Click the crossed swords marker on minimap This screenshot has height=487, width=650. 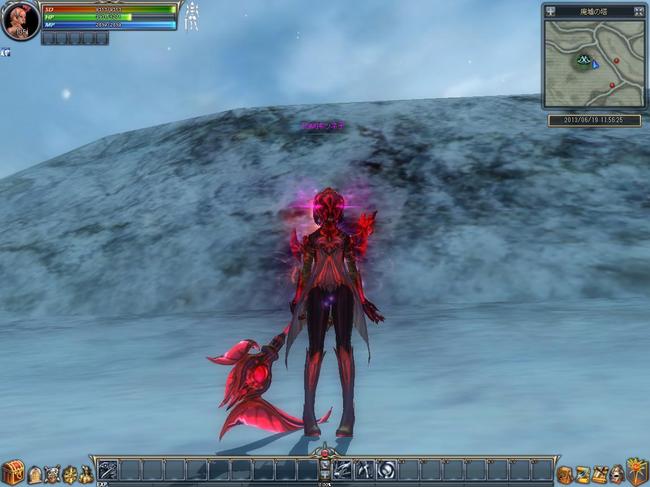[582, 61]
